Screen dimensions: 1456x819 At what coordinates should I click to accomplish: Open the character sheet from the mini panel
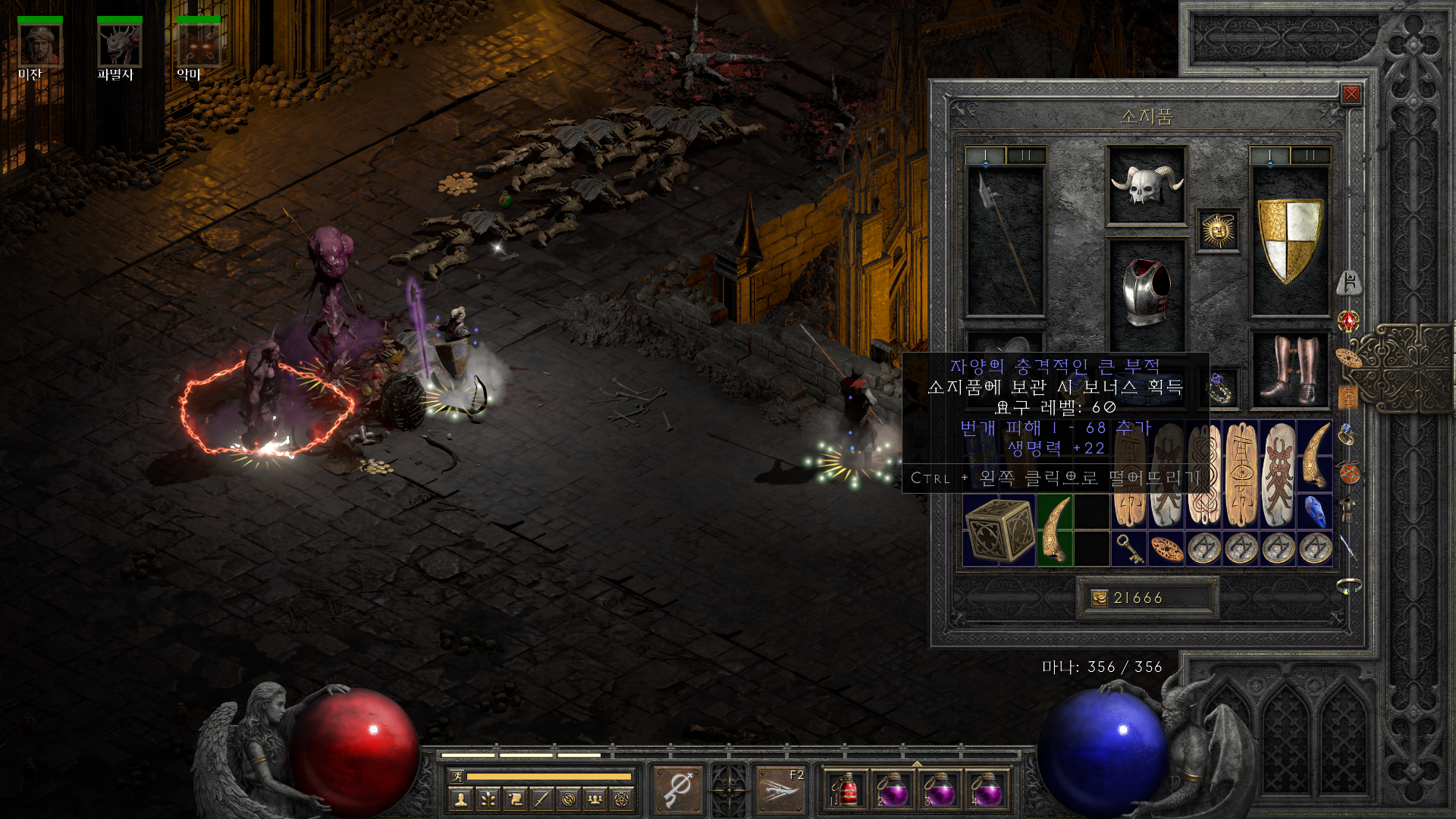point(460,799)
